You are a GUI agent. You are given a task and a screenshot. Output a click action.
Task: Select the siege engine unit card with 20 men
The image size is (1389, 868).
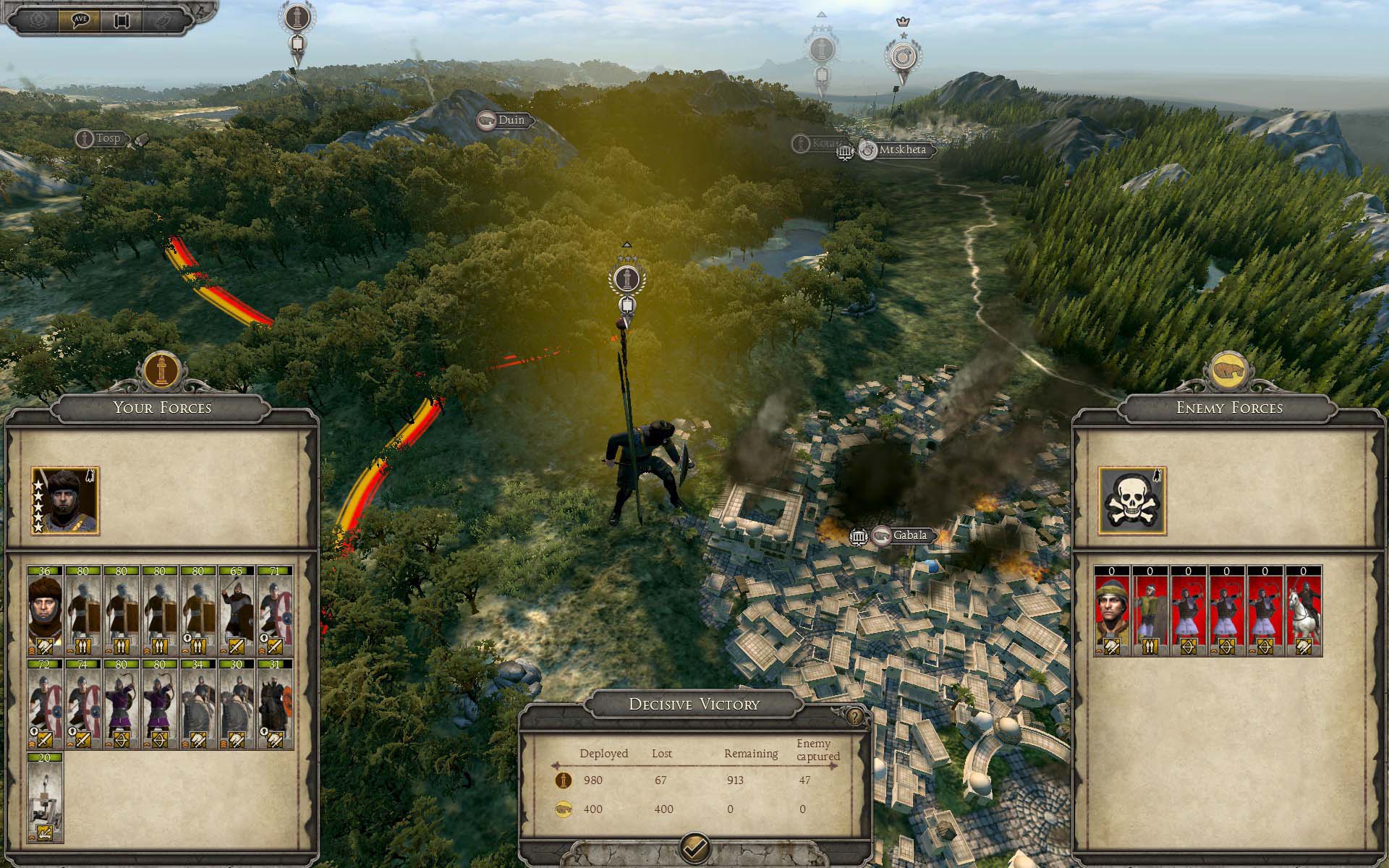(45, 797)
